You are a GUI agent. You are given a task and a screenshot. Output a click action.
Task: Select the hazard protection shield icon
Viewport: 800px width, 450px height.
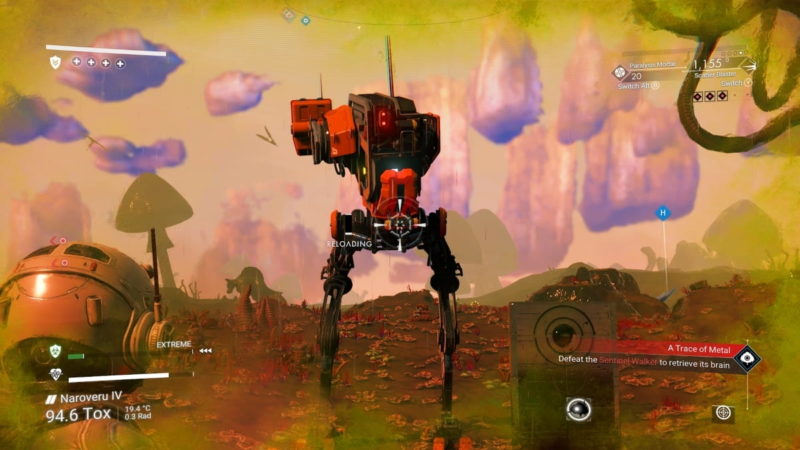56,350
